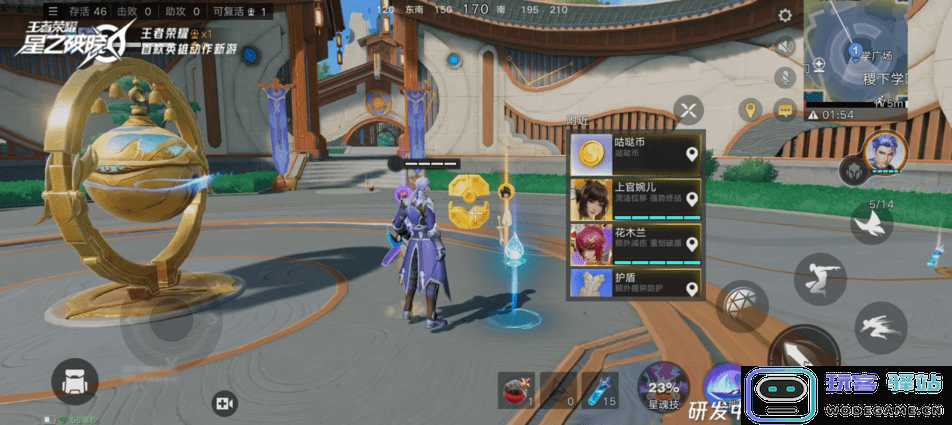Activate the dash sprint button
This screenshot has width=952, height=425.
coord(880,327)
